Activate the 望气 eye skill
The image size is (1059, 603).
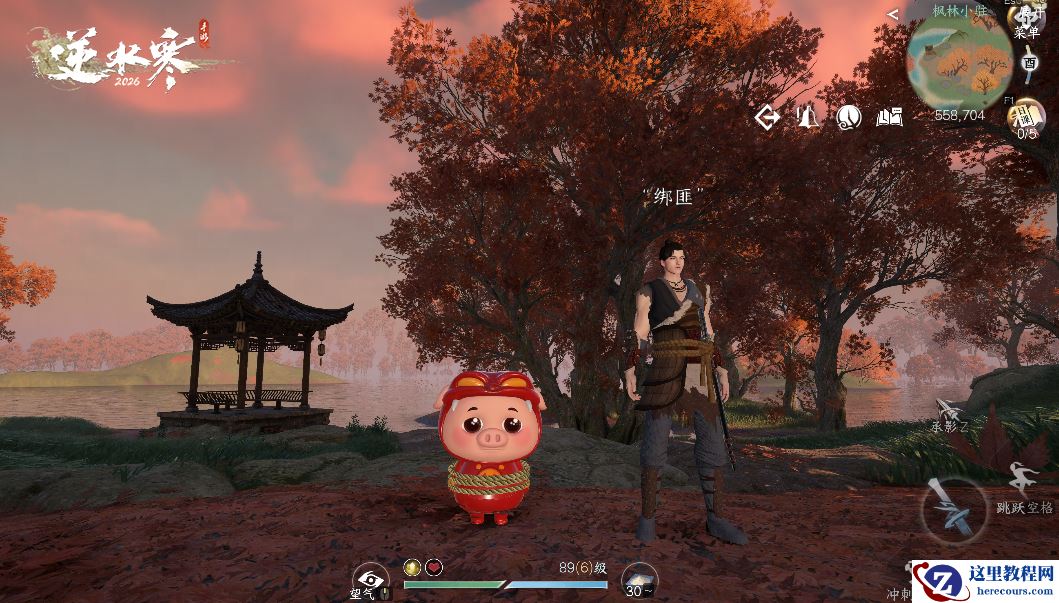pyautogui.click(x=371, y=579)
